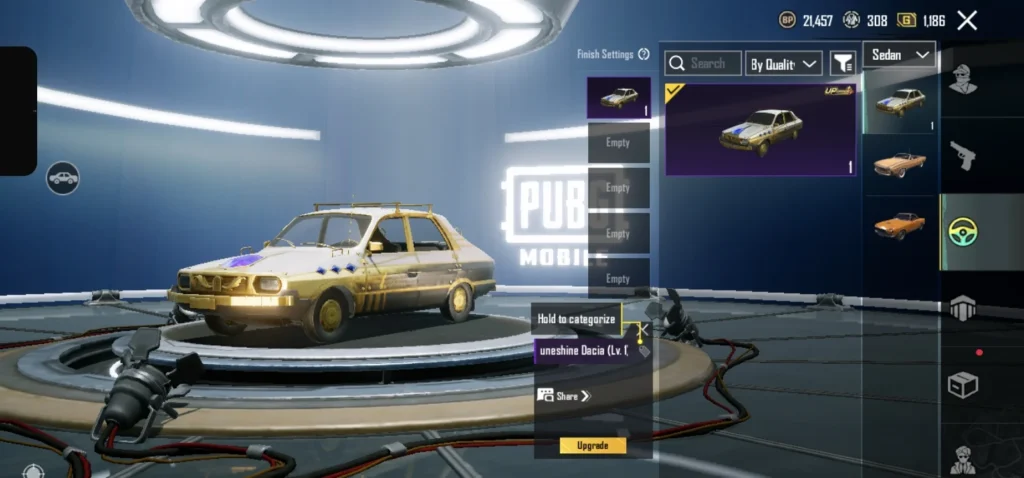1024x478 pixels.
Task: Open the Sedan vehicle type dropdown
Action: 899,55
